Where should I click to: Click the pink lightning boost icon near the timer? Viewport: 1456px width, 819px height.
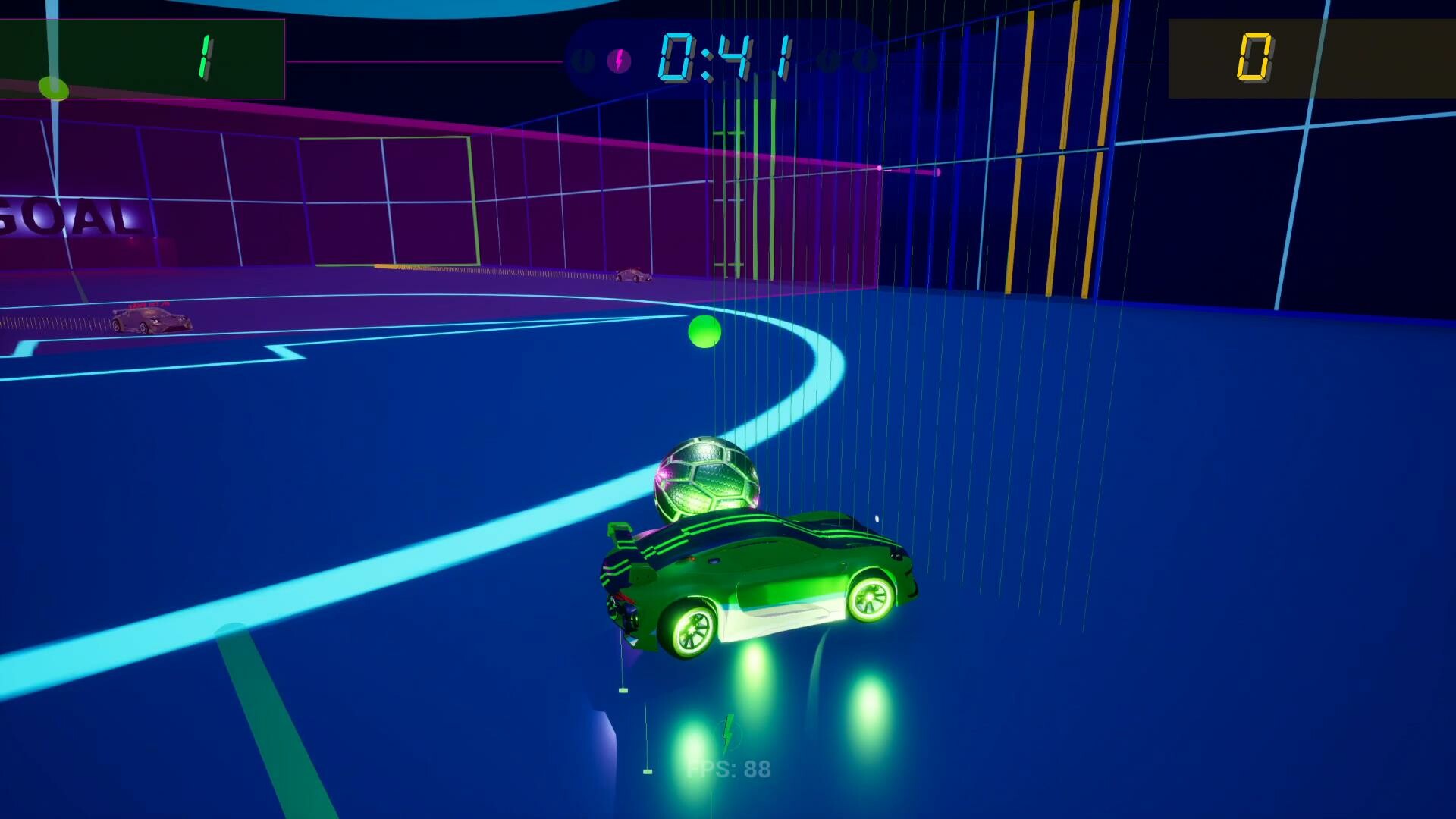620,61
